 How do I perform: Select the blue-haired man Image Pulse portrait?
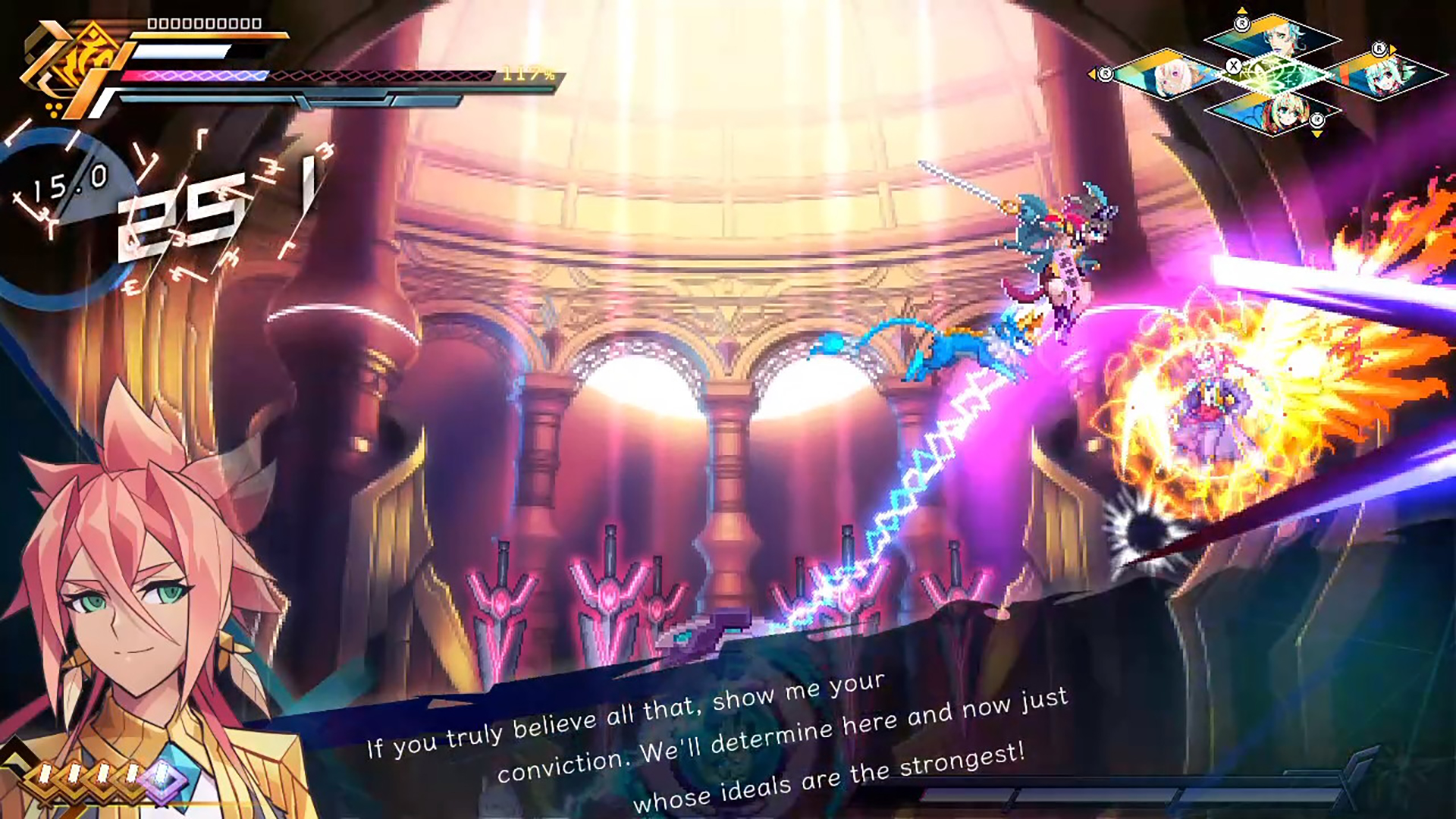[1283, 38]
